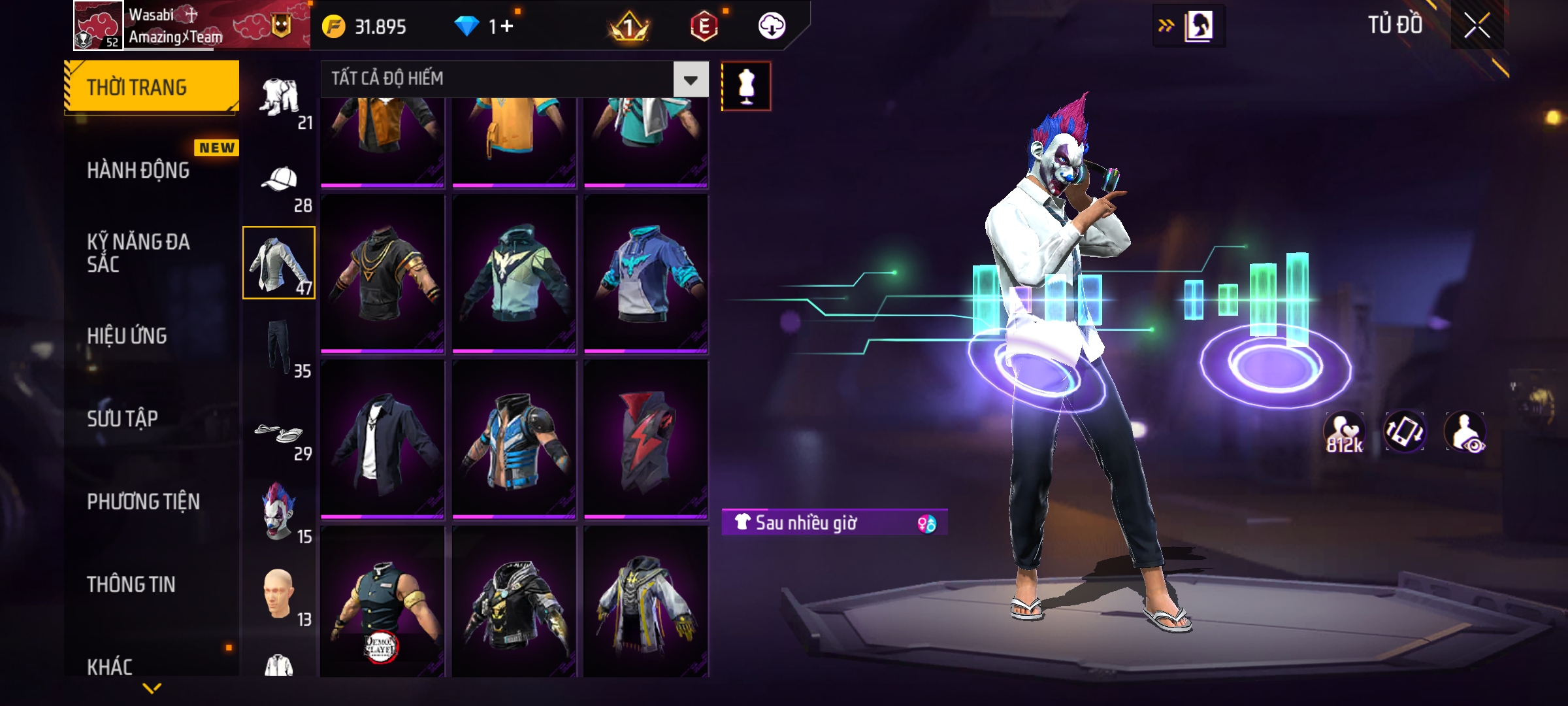The height and width of the screenshot is (706, 1568).
Task: Go to the Sưu Tập tab
Action: click(x=123, y=418)
